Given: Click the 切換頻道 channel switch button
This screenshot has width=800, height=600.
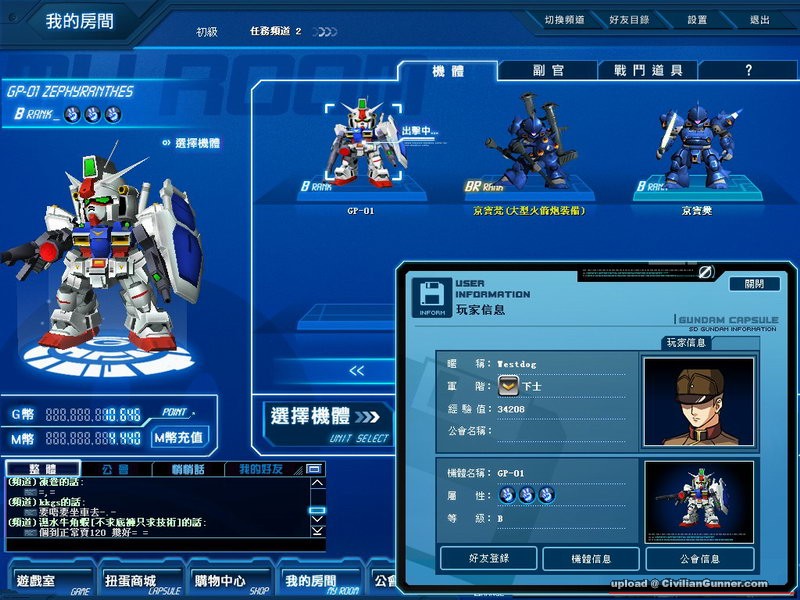Looking at the screenshot, I should pyautogui.click(x=567, y=20).
